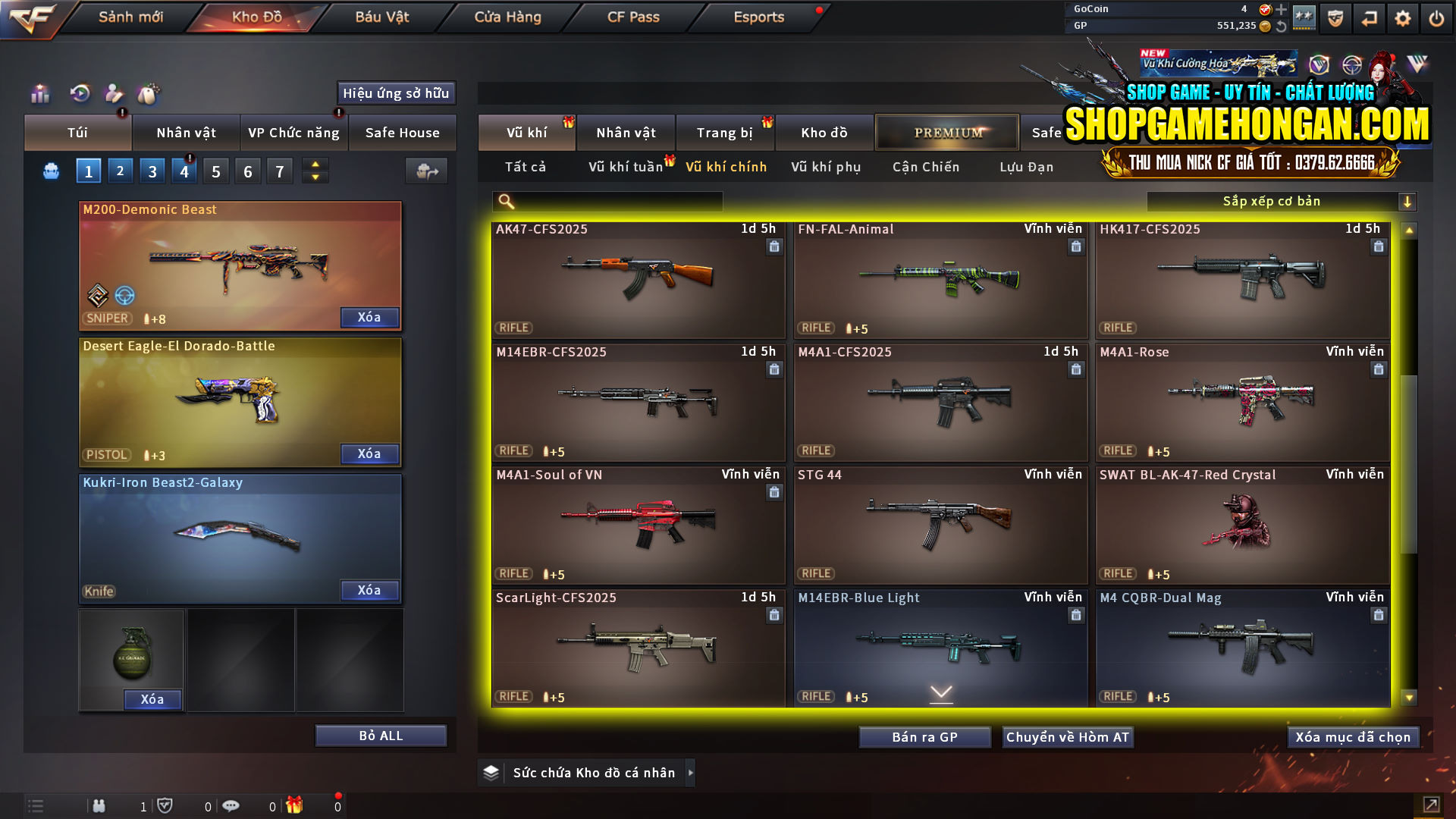The width and height of the screenshot is (1456, 819).
Task: Open the chat bubble icon in bottom bar
Action: 231,805
